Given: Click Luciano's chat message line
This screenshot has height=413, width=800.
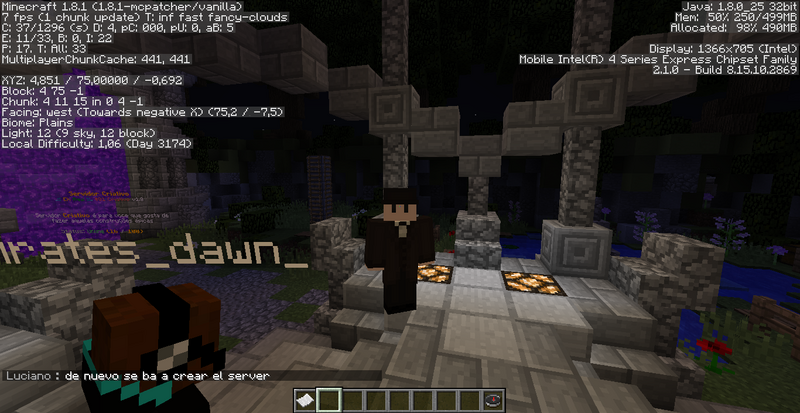Looking at the screenshot, I should (x=141, y=376).
